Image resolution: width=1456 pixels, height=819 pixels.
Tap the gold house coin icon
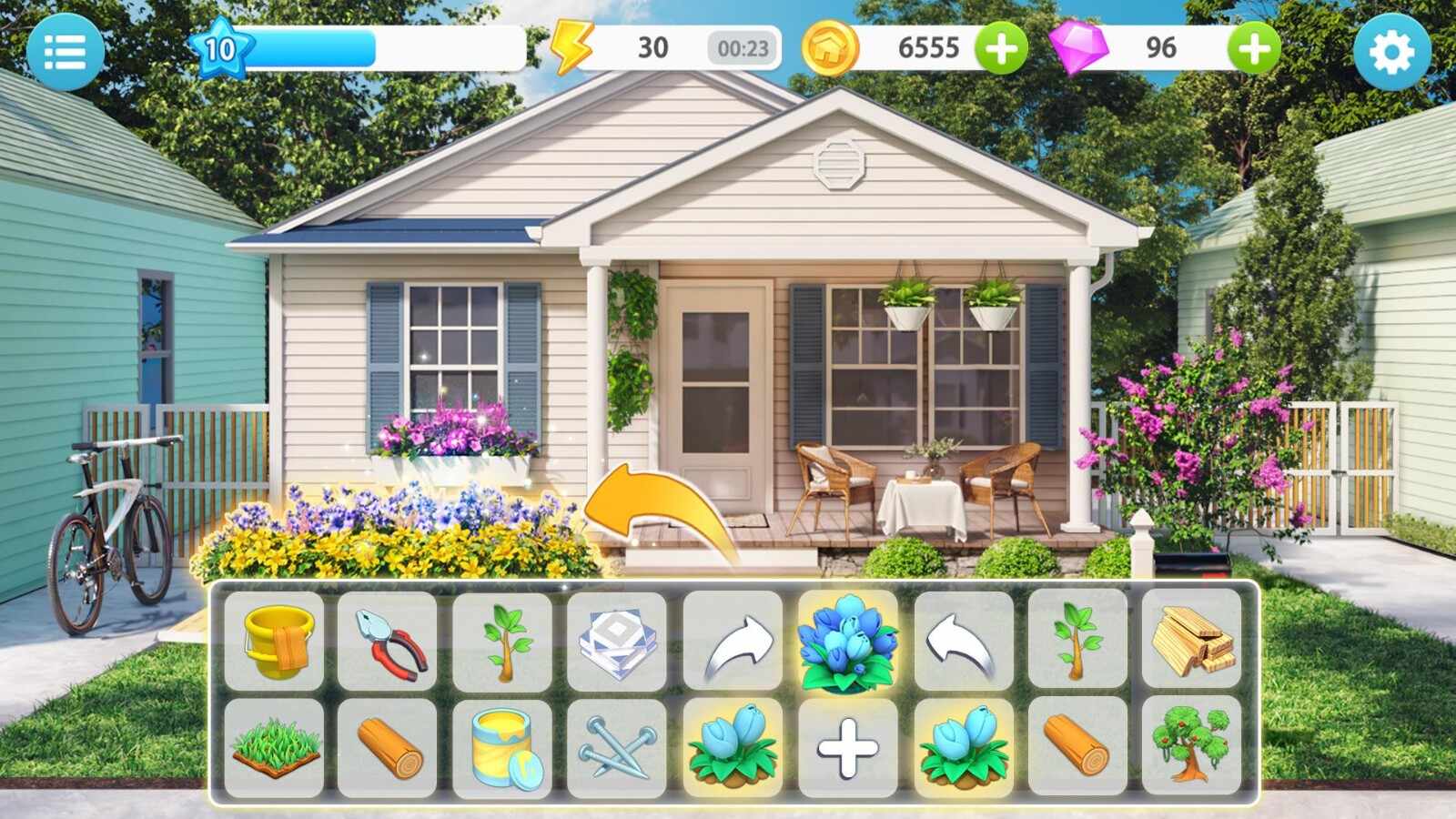click(830, 48)
